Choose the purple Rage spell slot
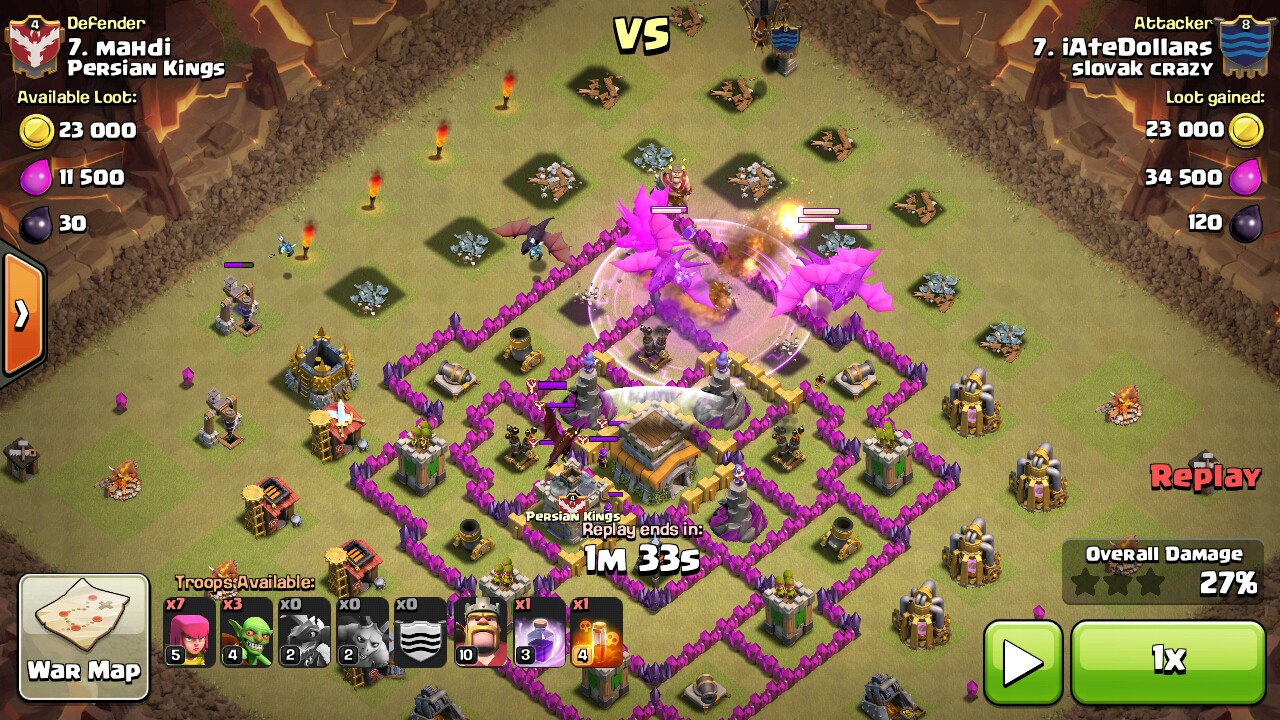 tap(538, 632)
